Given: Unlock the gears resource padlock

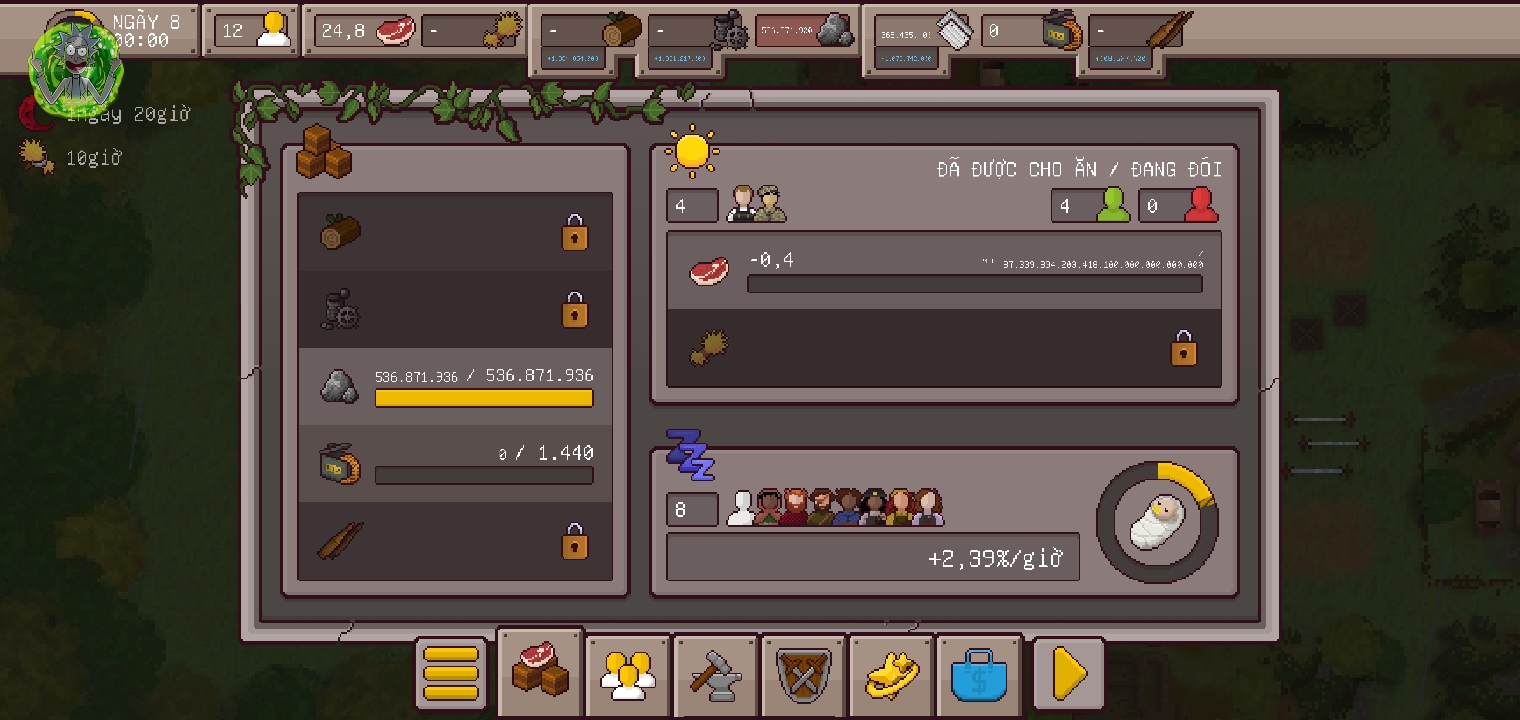Looking at the screenshot, I should coord(576,309).
